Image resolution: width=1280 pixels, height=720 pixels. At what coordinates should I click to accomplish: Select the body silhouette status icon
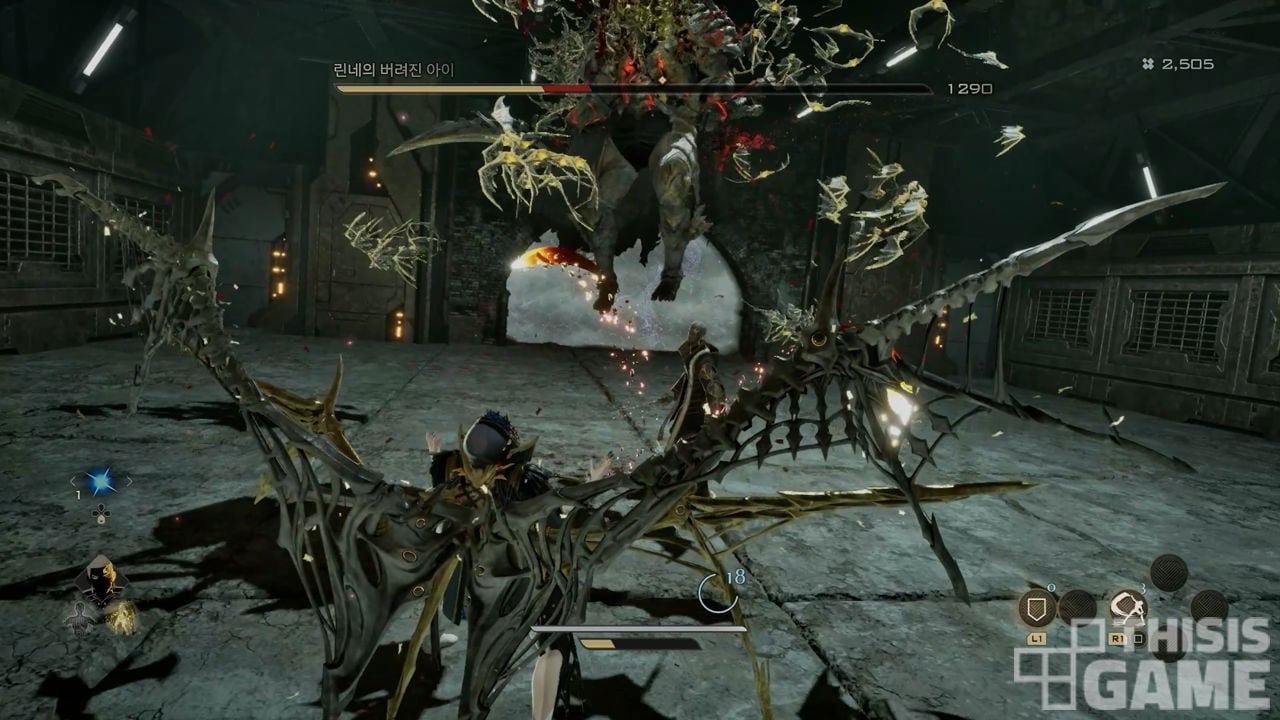tap(79, 619)
